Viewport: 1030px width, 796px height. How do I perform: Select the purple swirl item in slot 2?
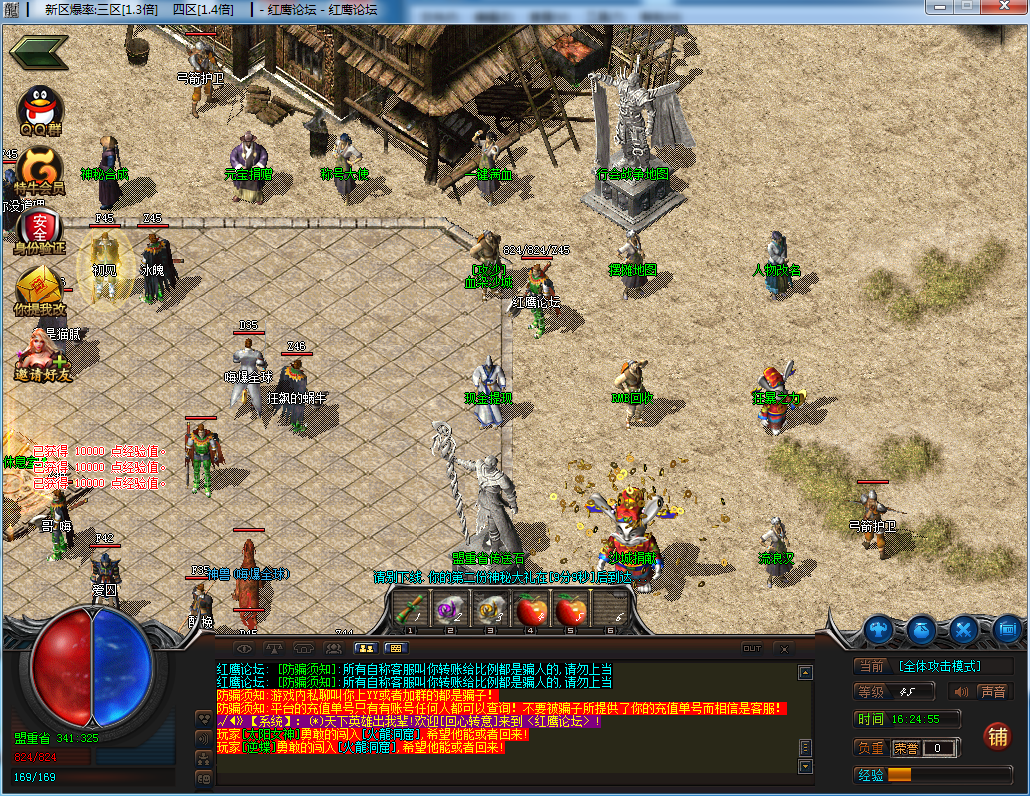tap(449, 607)
